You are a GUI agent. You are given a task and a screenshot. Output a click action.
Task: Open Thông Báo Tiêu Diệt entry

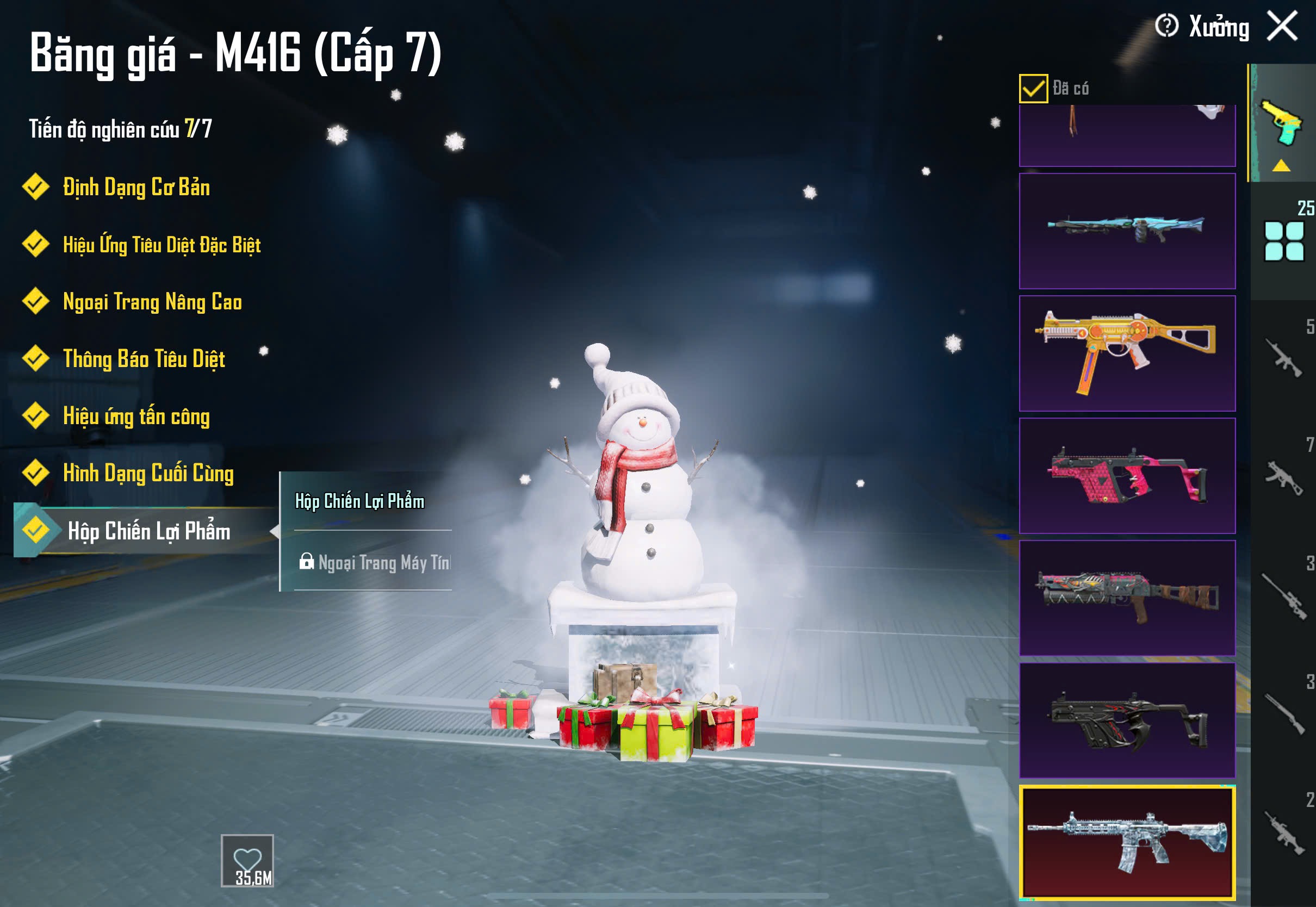pyautogui.click(x=144, y=359)
